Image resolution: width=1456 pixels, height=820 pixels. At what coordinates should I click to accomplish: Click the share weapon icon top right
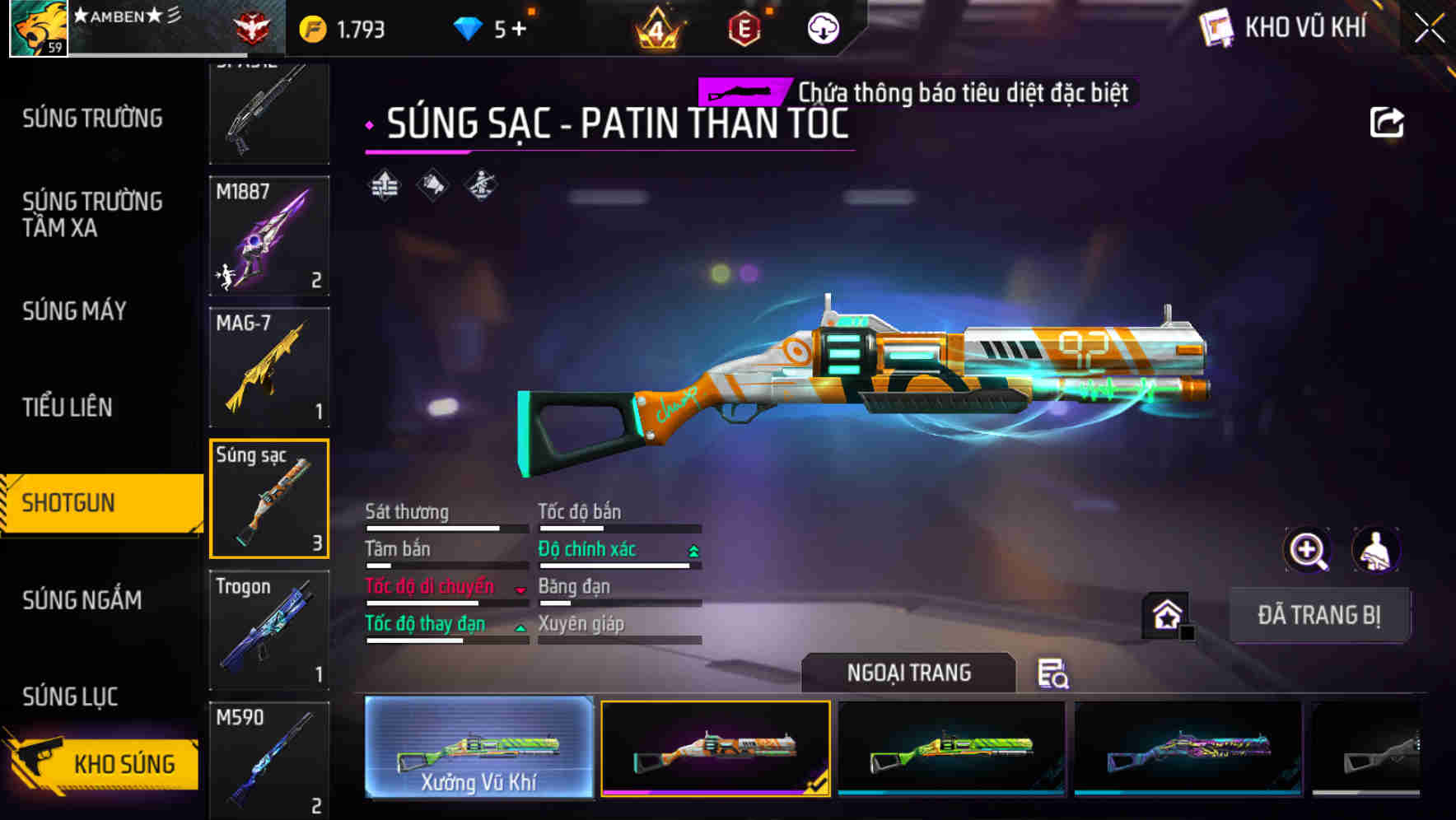[x=1388, y=121]
